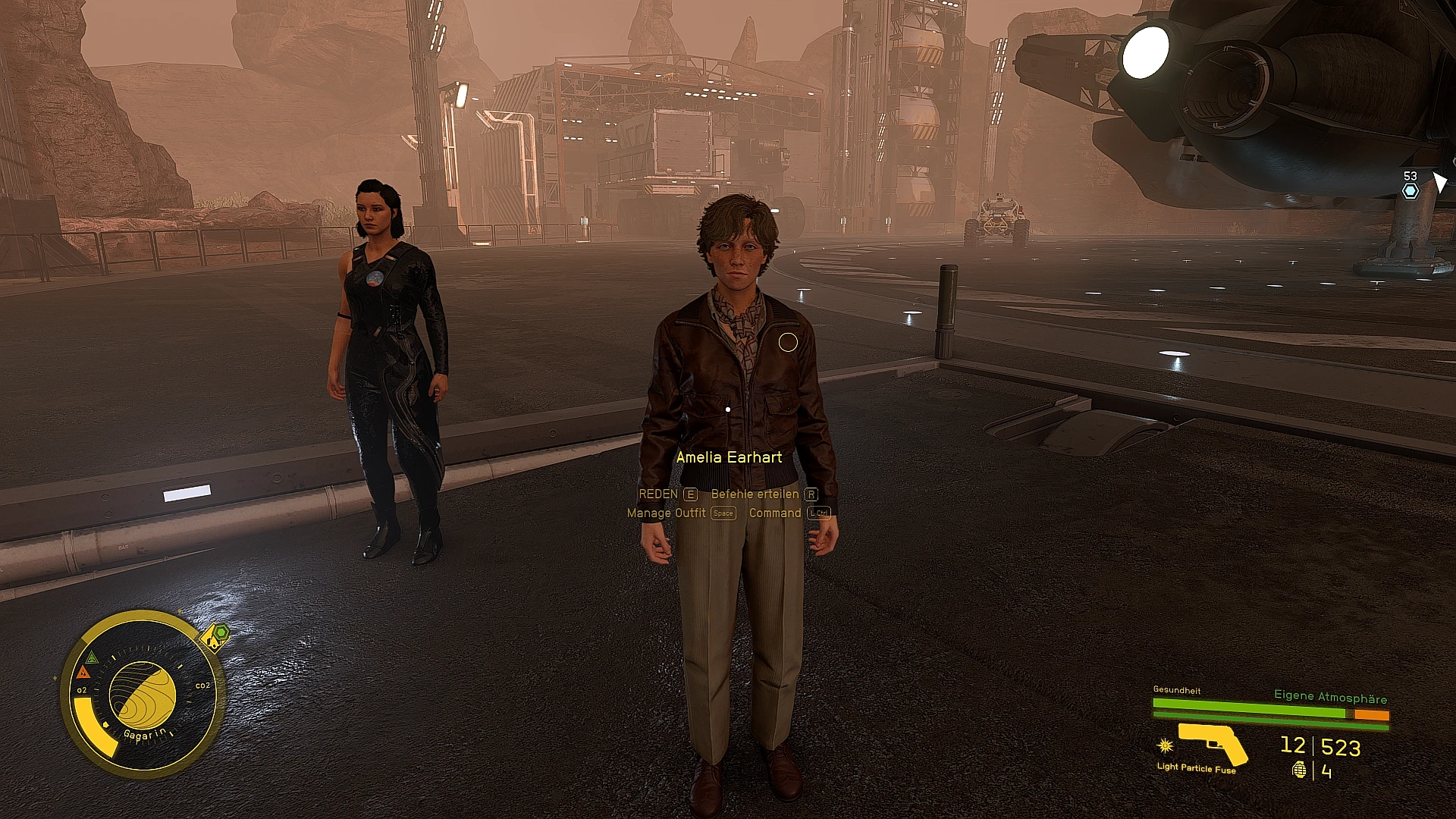
Task: Click the E key badge next to REDEN
Action: pyautogui.click(x=689, y=494)
